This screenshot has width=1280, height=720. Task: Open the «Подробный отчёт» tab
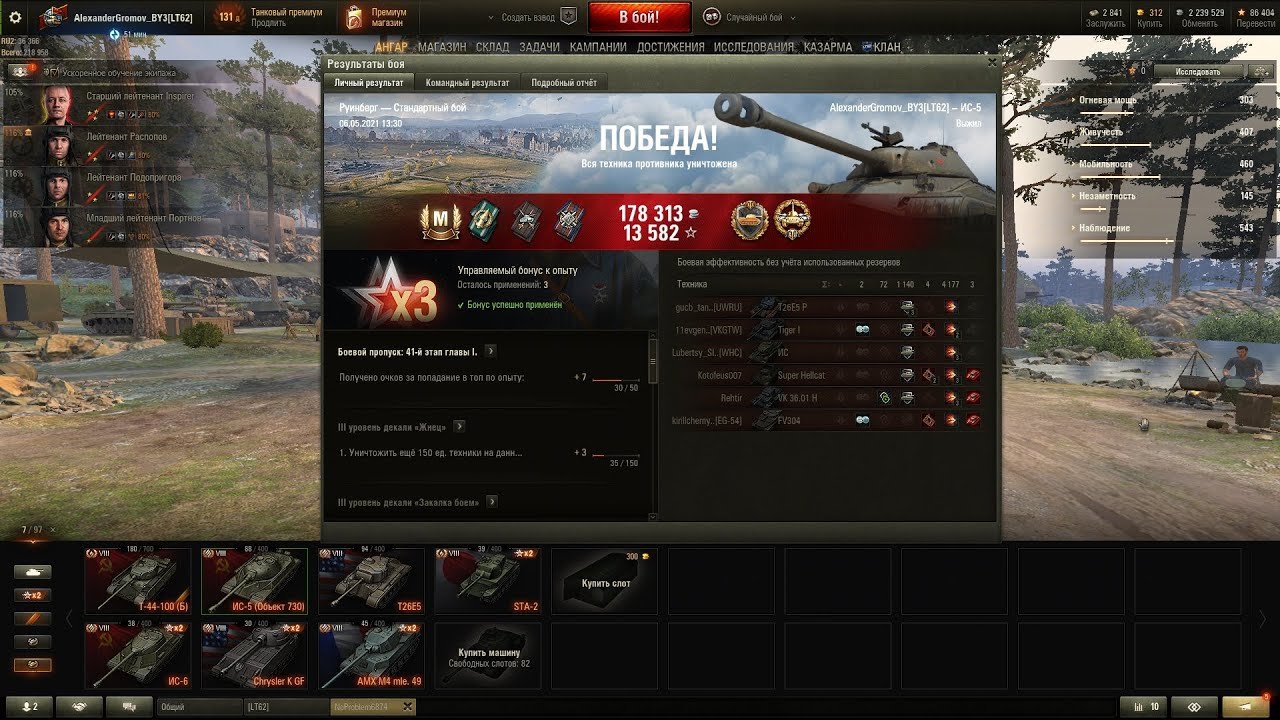564,83
